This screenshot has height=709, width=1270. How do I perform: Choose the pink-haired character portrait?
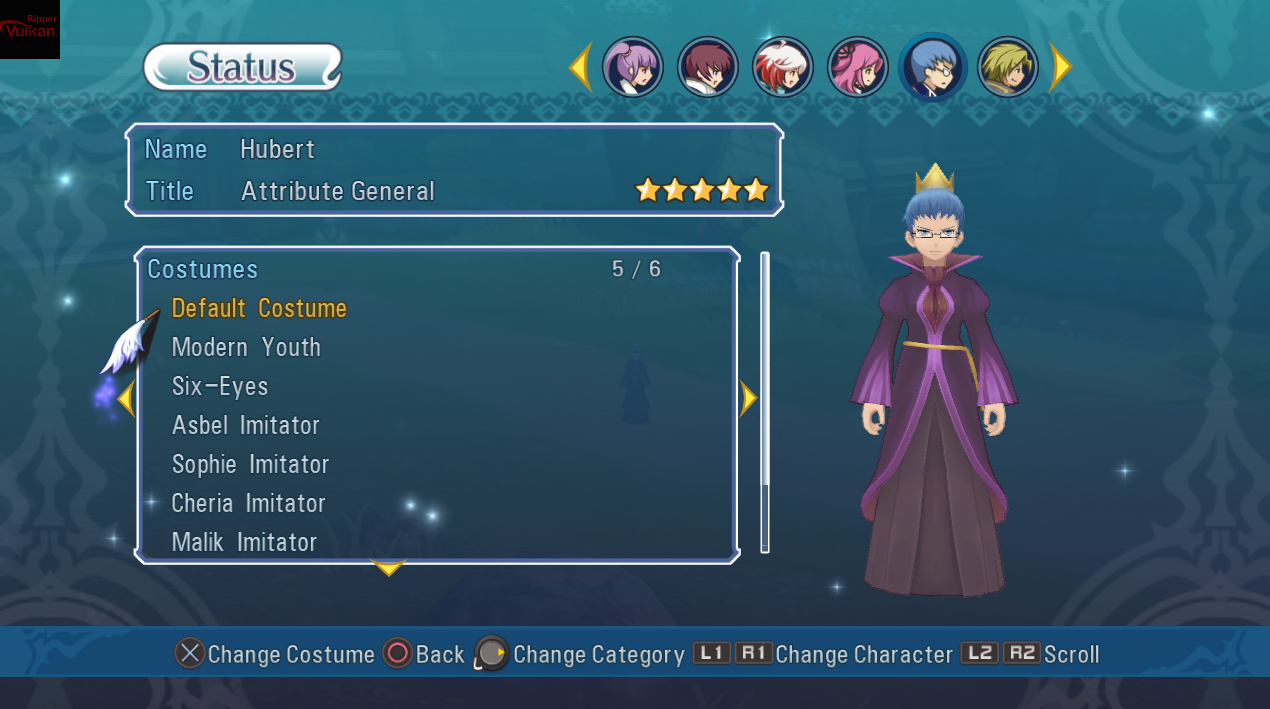click(858, 68)
